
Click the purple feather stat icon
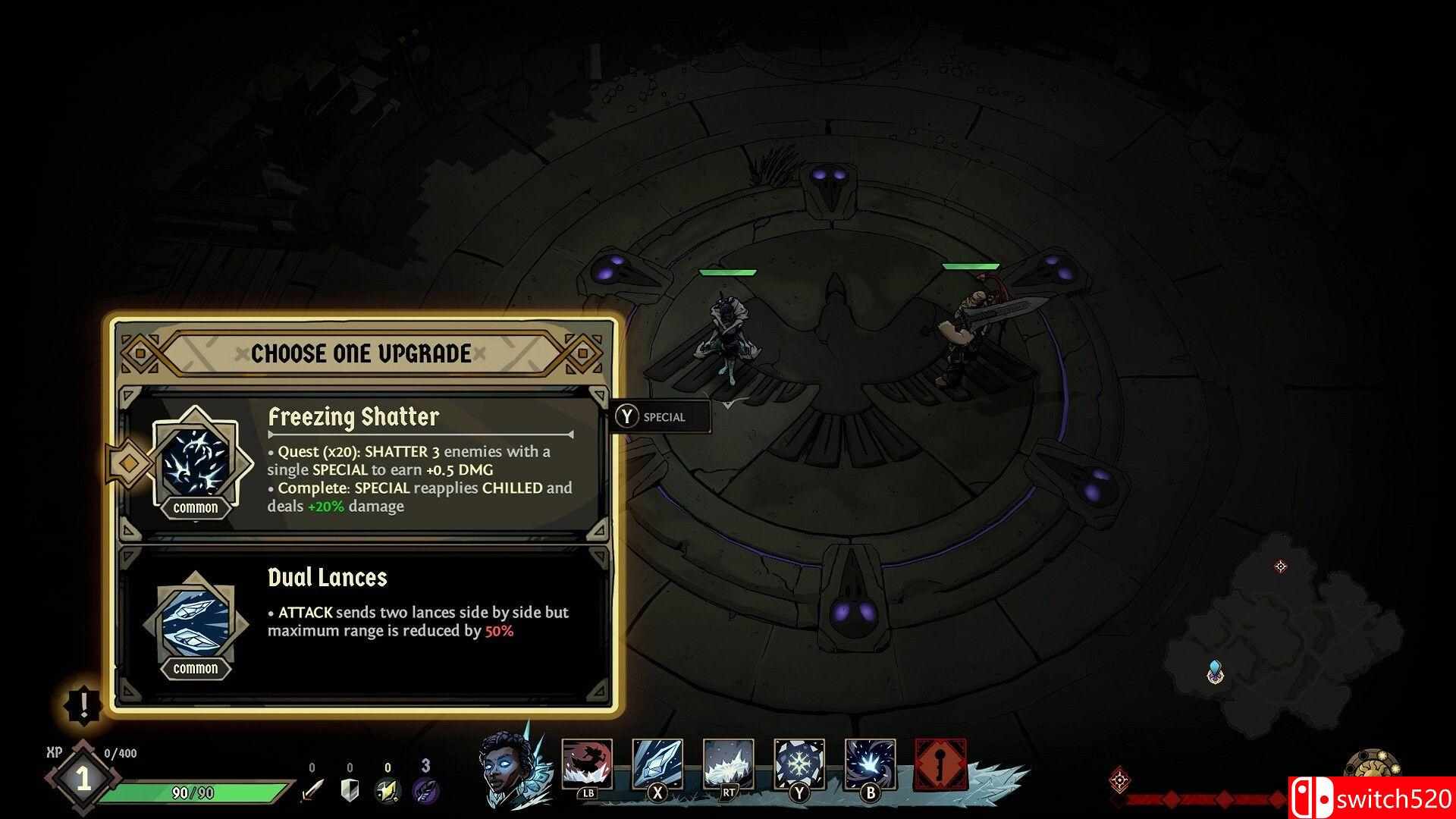pyautogui.click(x=425, y=790)
